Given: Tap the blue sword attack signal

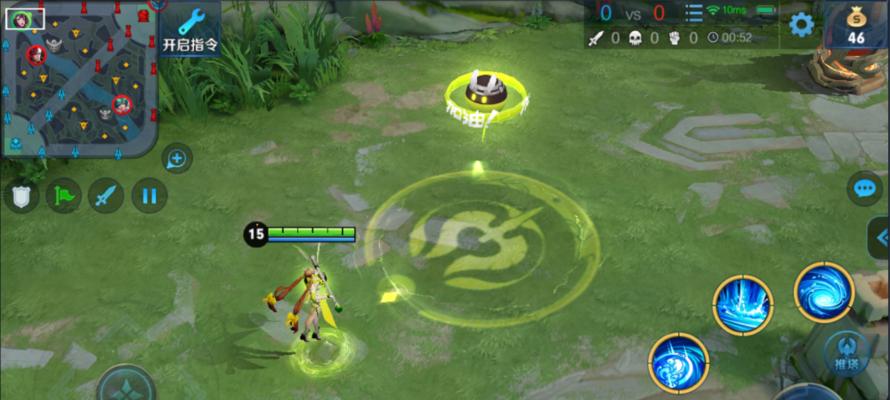Looking at the screenshot, I should click(106, 195).
